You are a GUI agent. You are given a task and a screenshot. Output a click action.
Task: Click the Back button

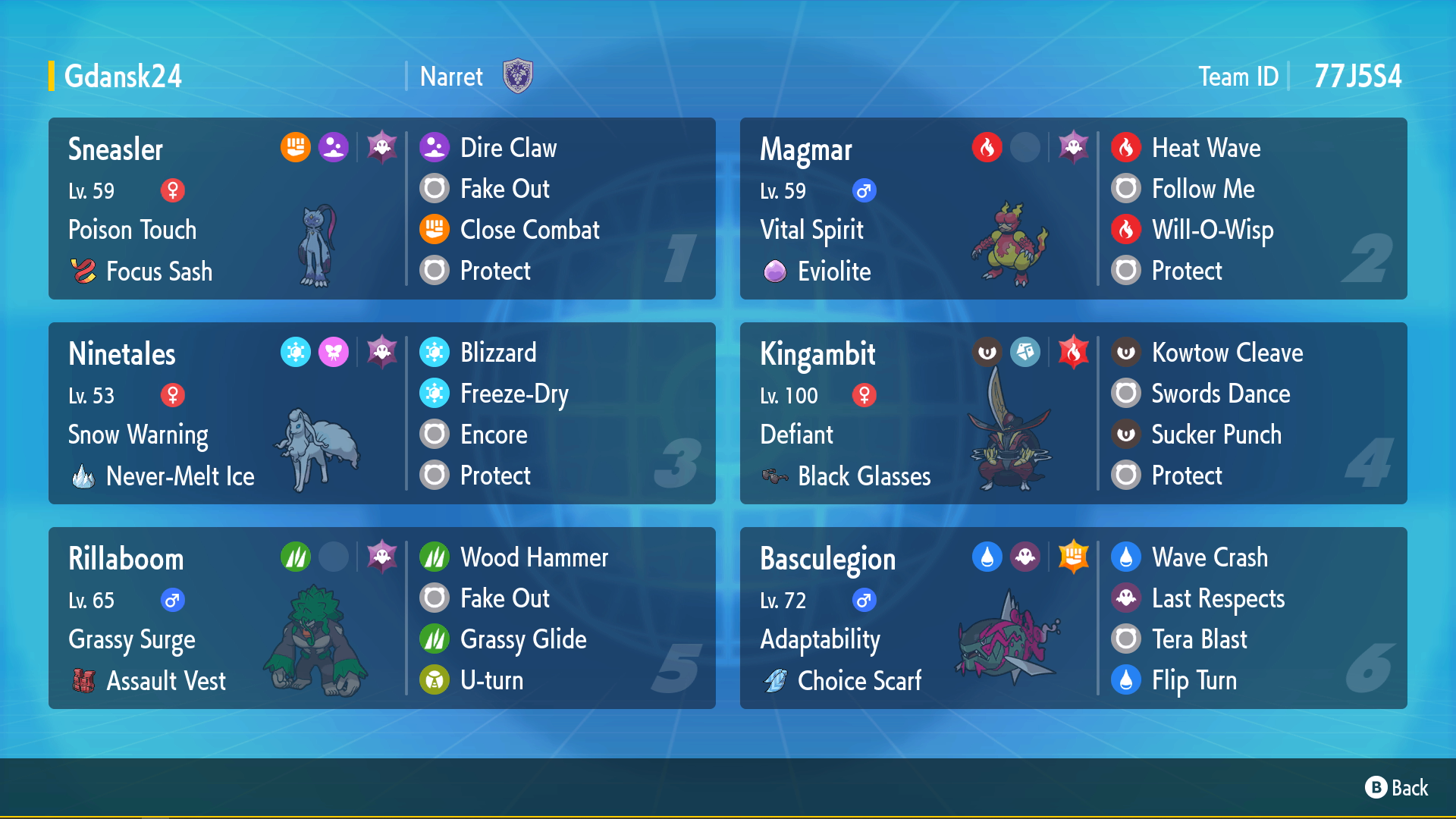pyautogui.click(x=1397, y=788)
